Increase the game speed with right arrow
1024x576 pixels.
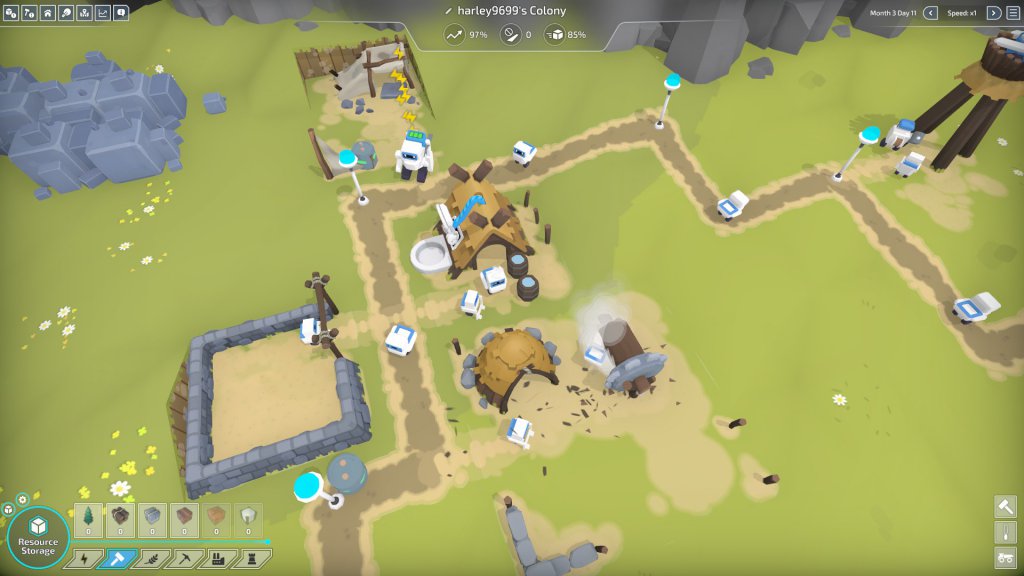click(x=993, y=13)
